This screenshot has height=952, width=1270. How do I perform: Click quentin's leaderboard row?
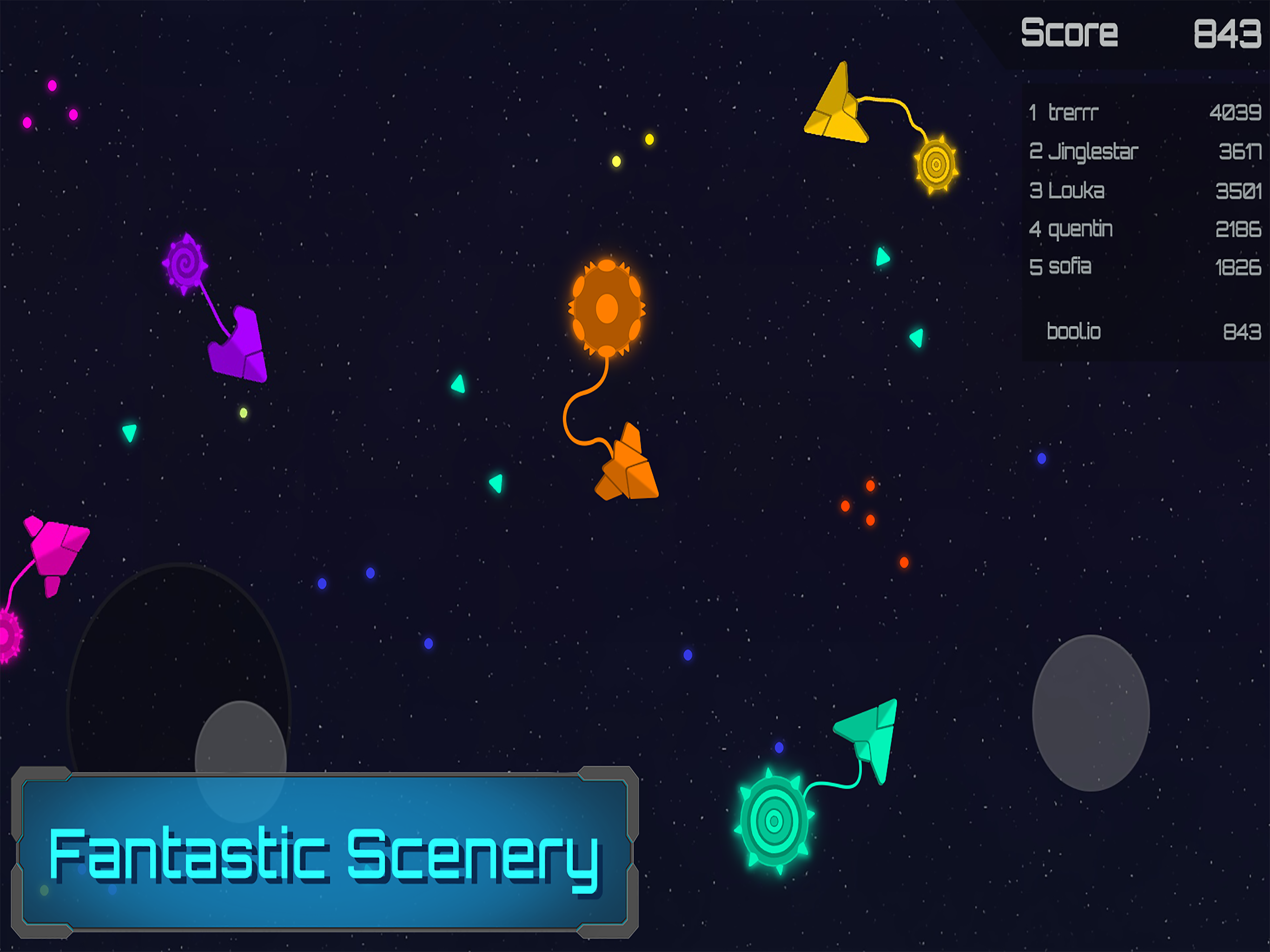pyautogui.click(x=1144, y=229)
